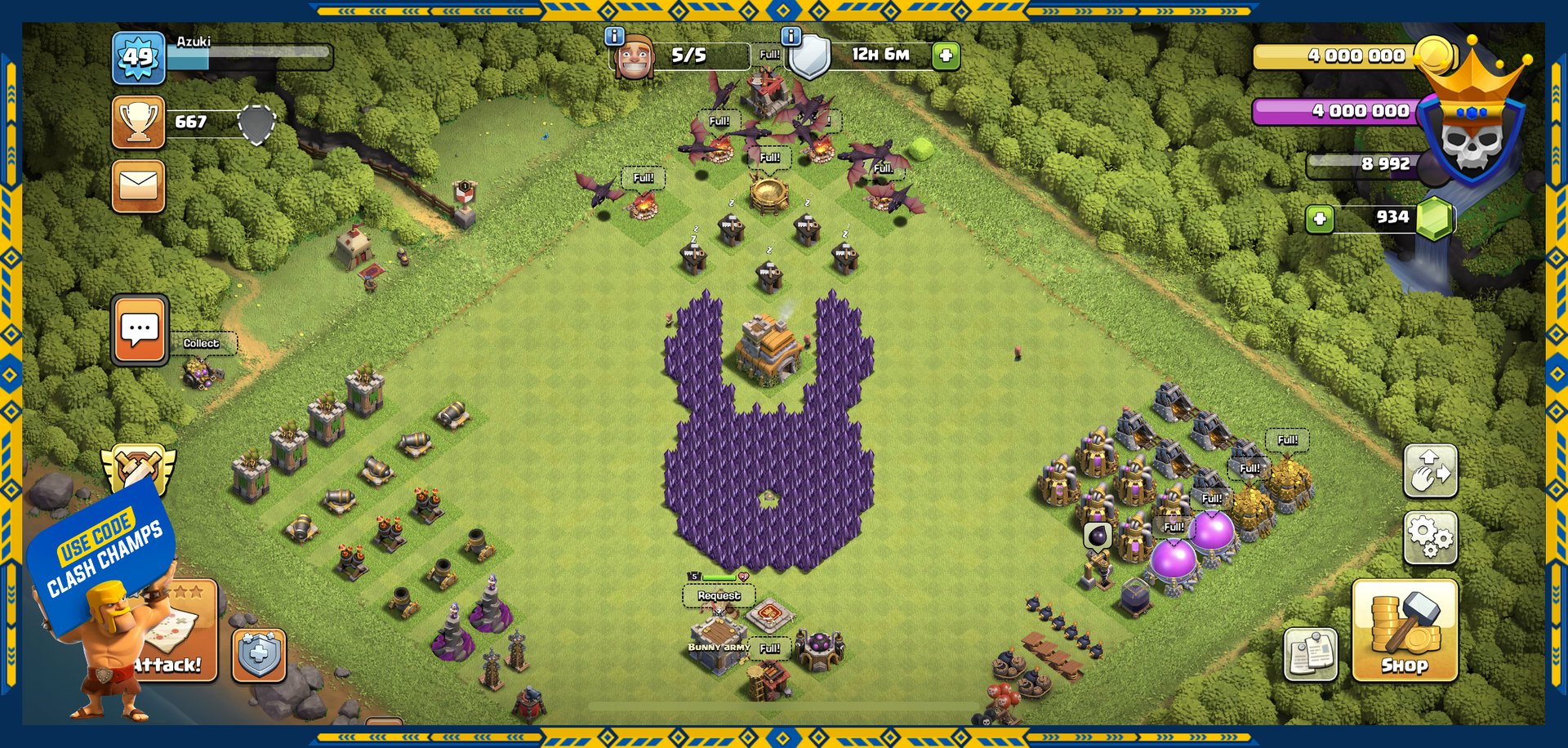Tap the Request troops bubble

click(x=719, y=596)
